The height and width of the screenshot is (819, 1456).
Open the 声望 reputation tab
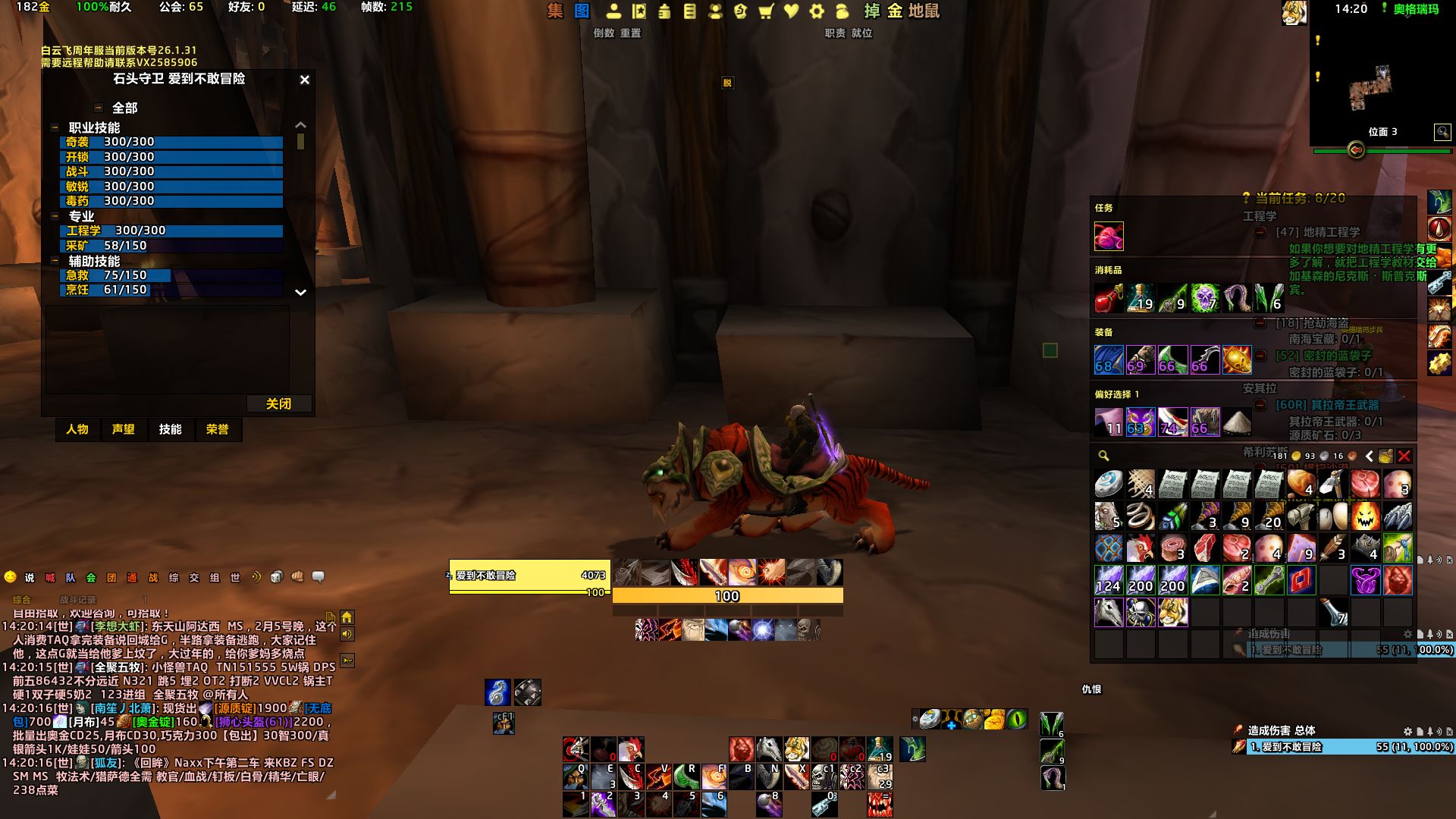point(124,429)
